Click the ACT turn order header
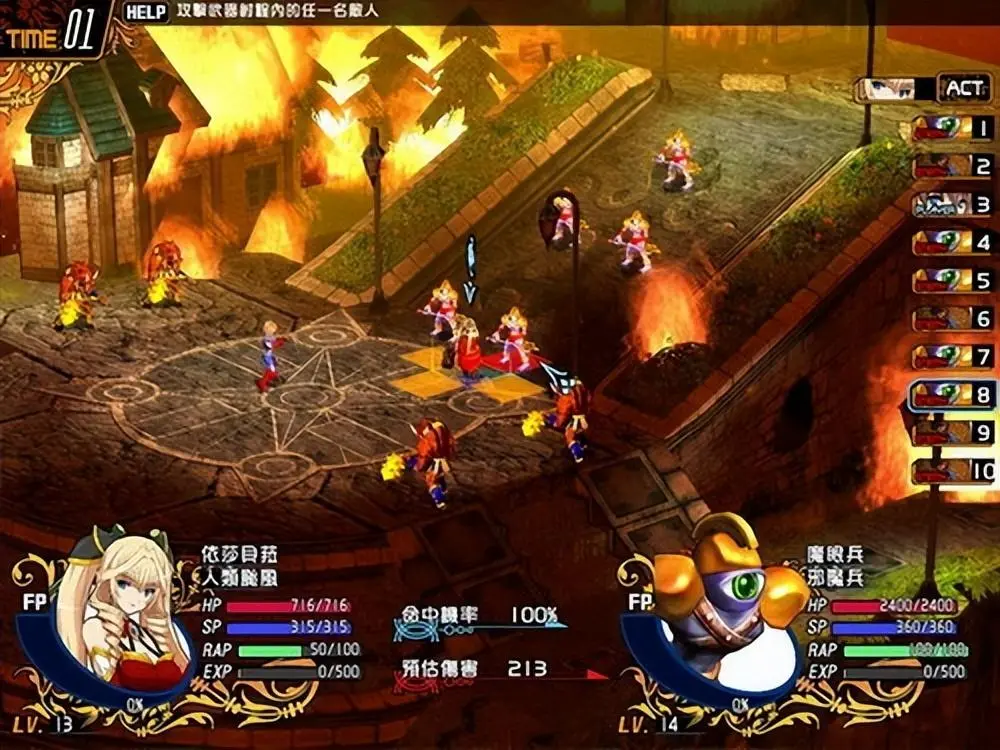Image resolution: width=1000 pixels, height=750 pixels. [964, 88]
